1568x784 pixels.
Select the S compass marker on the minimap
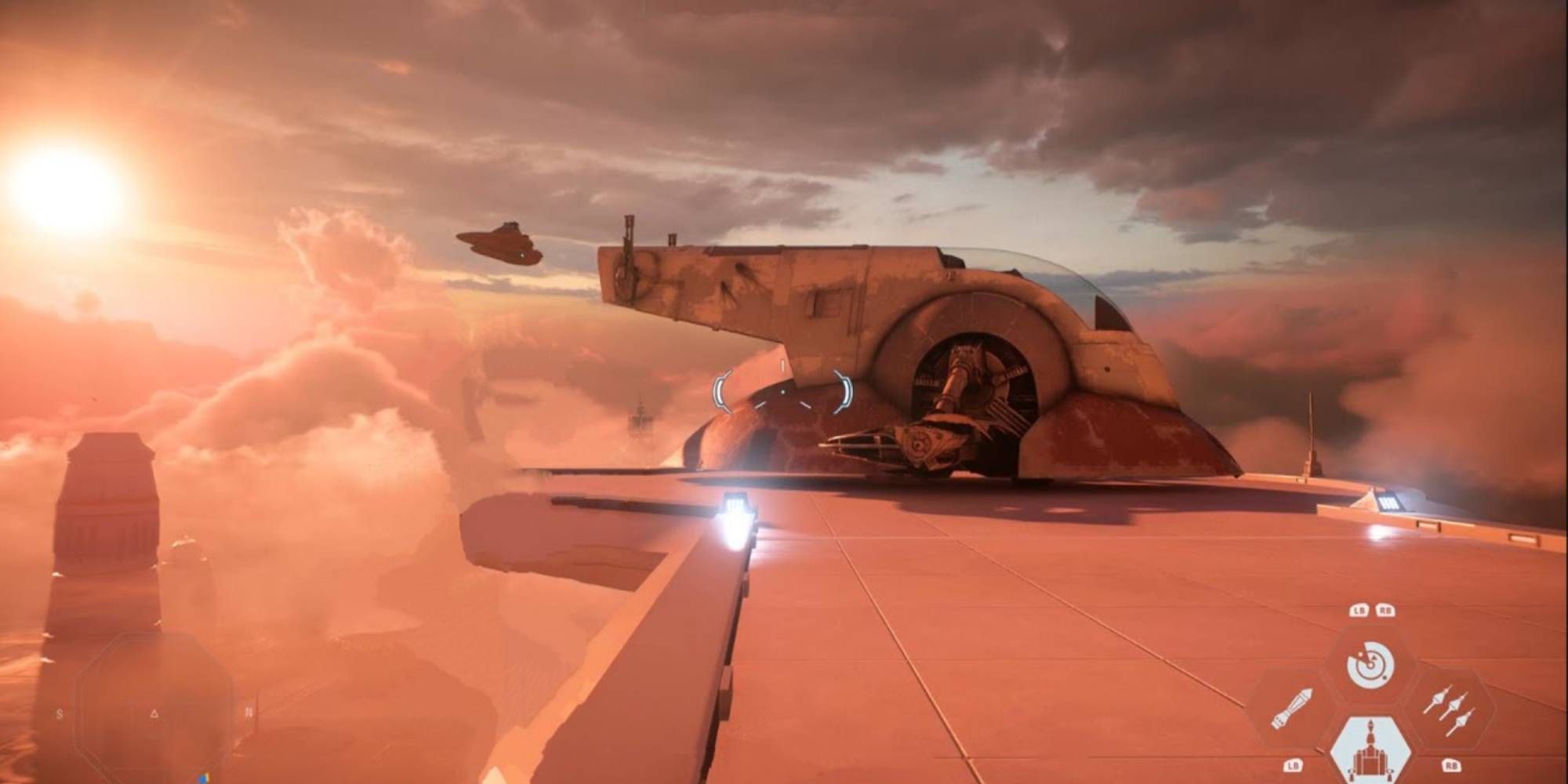(x=60, y=714)
